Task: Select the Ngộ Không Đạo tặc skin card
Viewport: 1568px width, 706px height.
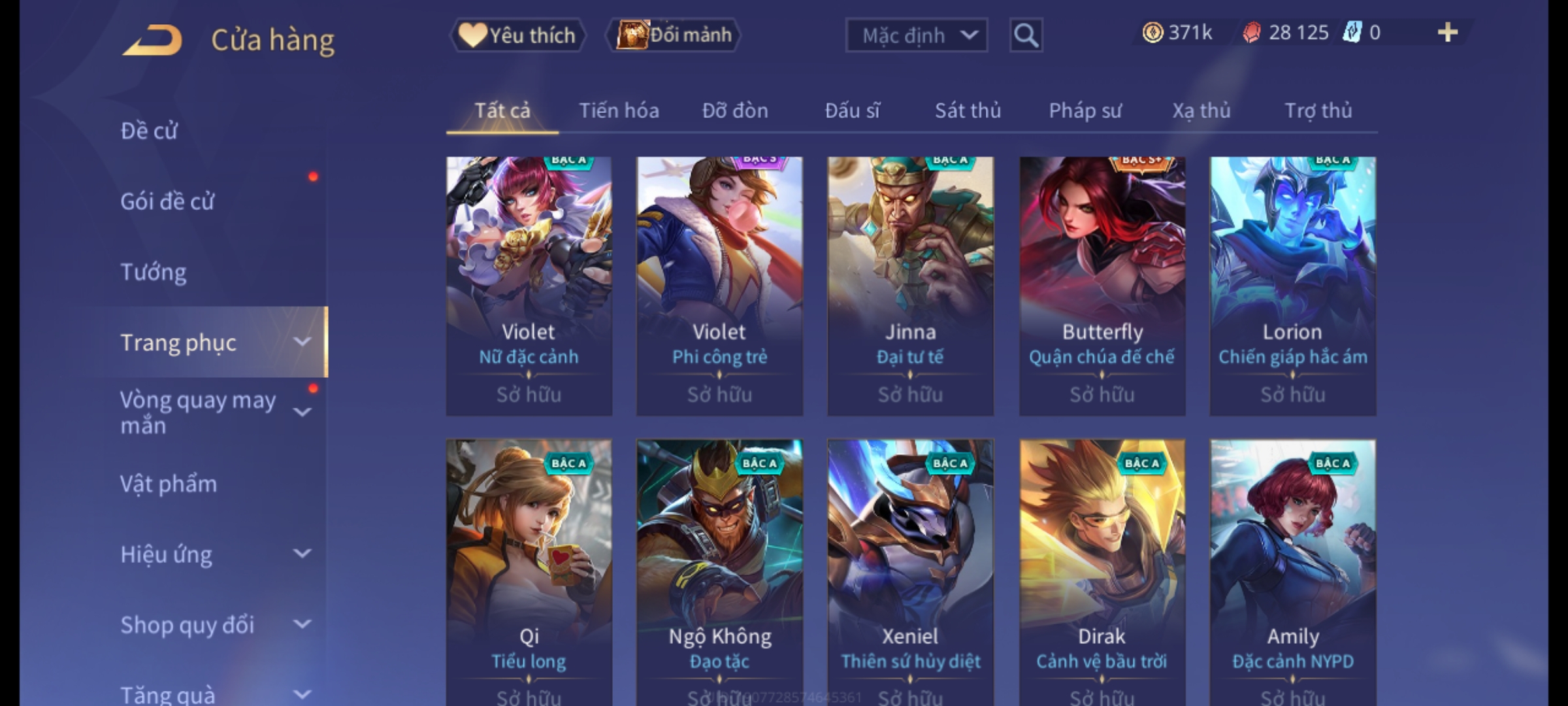Action: [719, 569]
